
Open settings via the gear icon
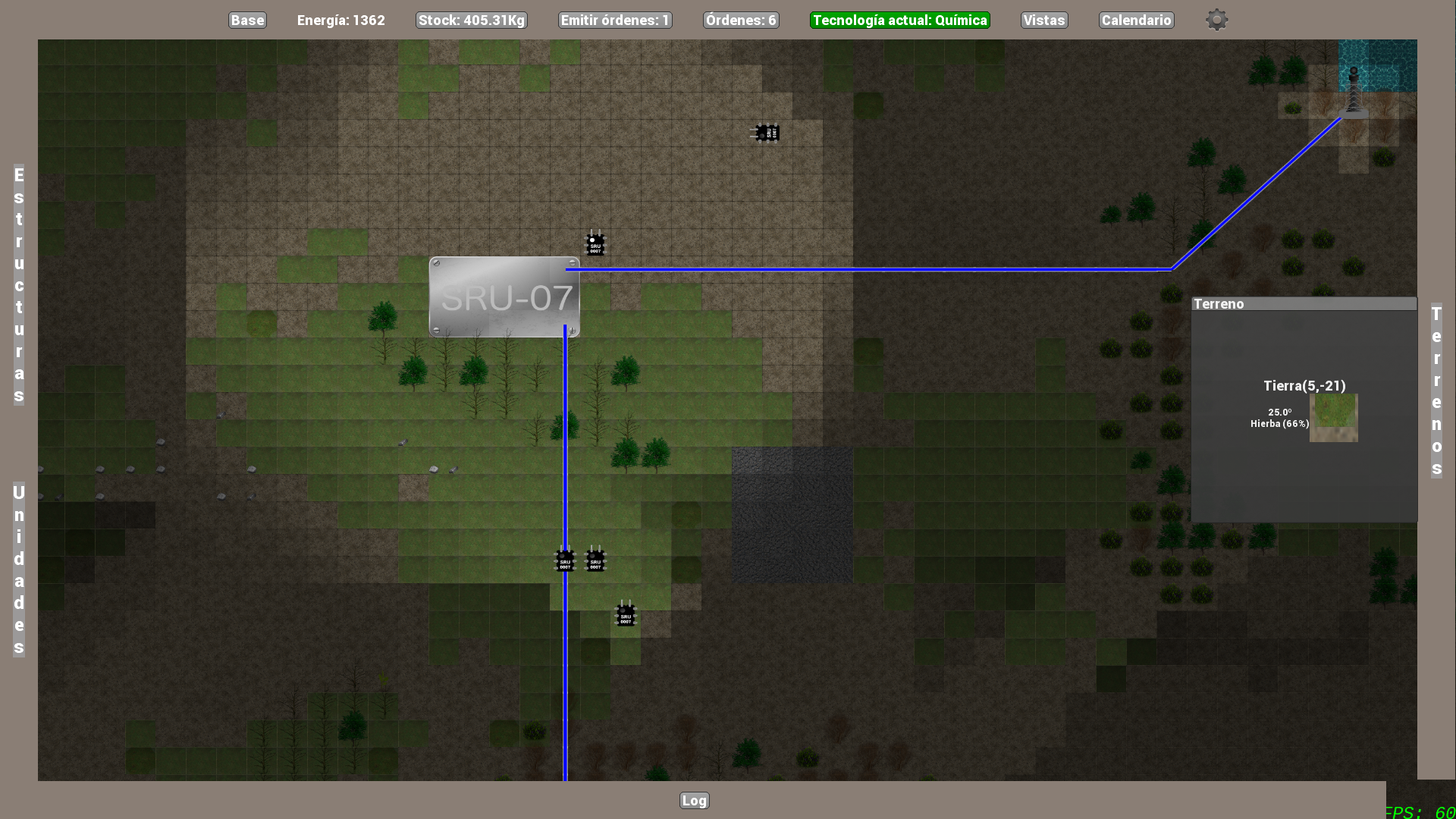[1216, 20]
